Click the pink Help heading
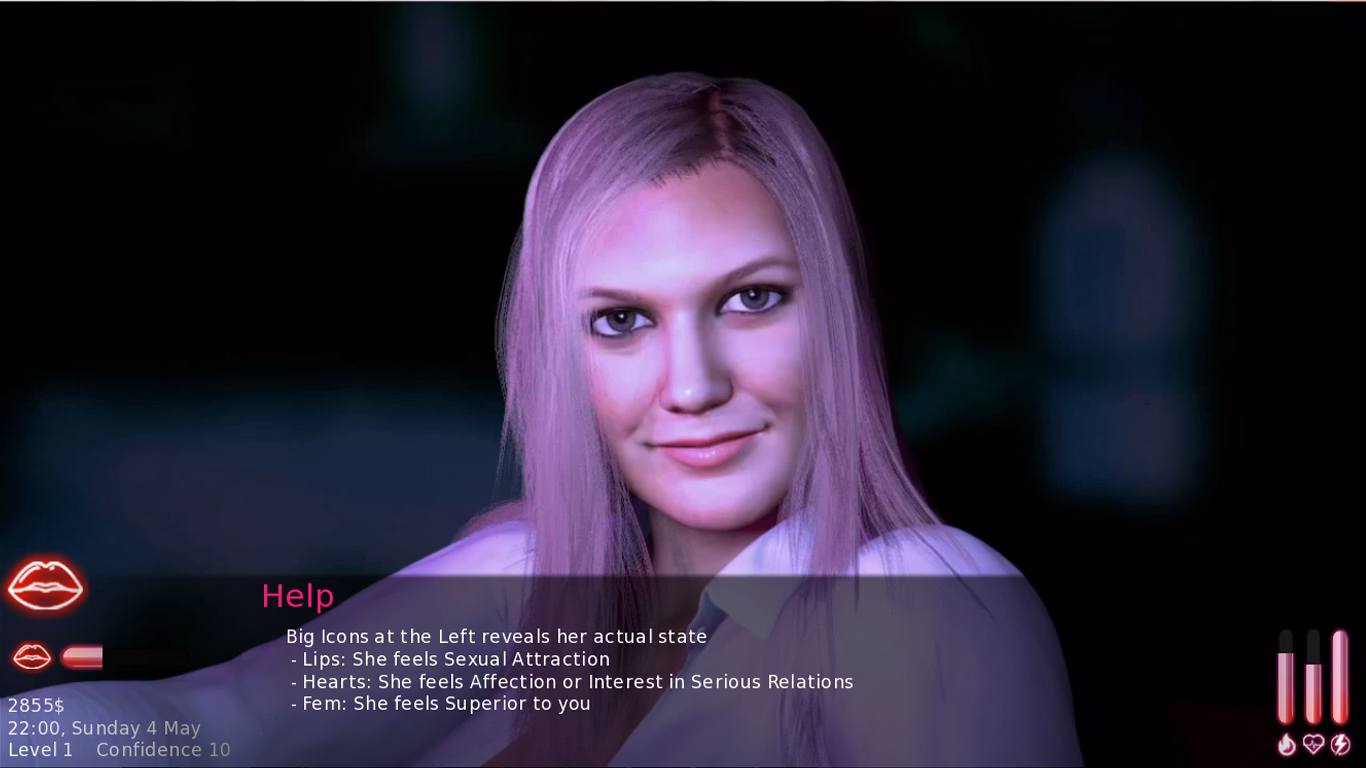Image resolution: width=1366 pixels, height=768 pixels. 296,596
